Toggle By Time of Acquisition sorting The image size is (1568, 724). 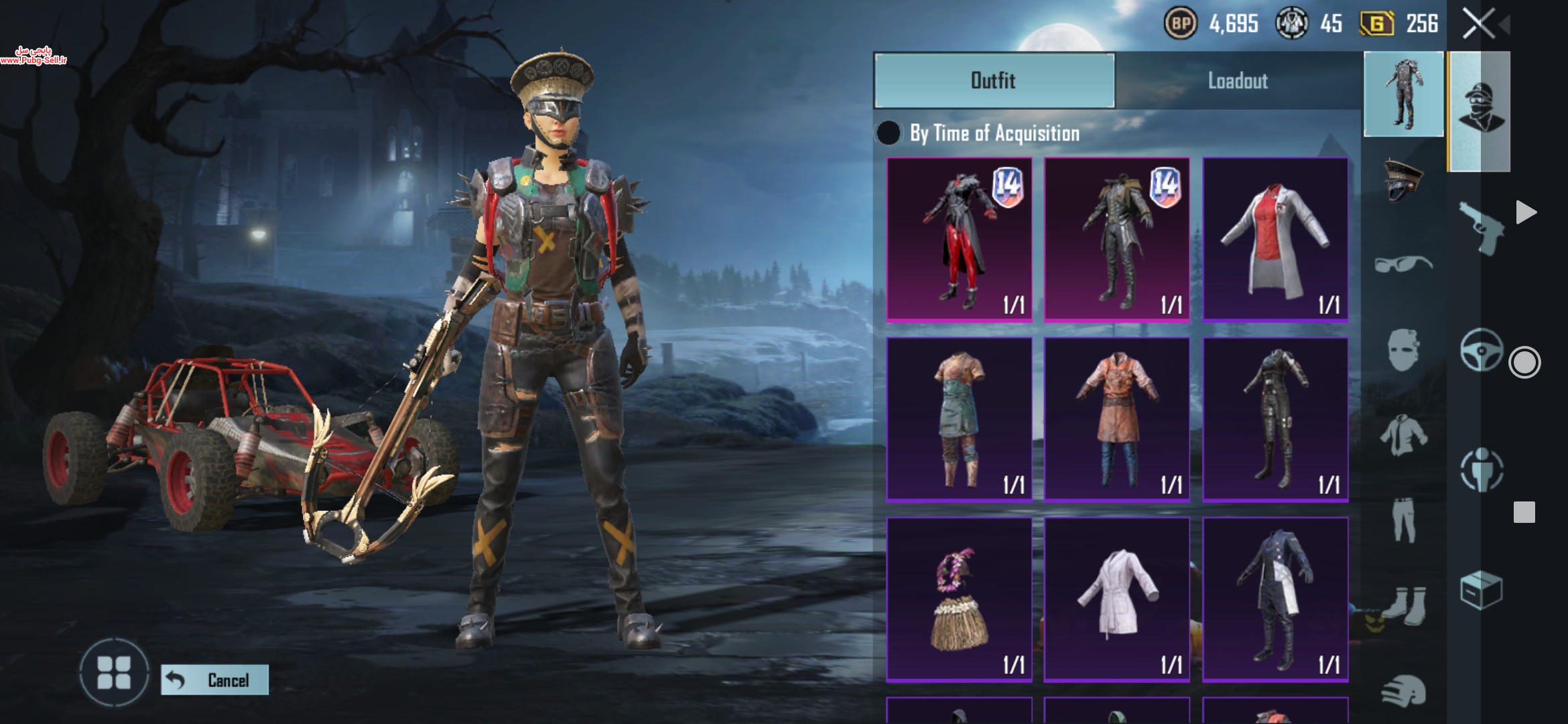[x=889, y=133]
